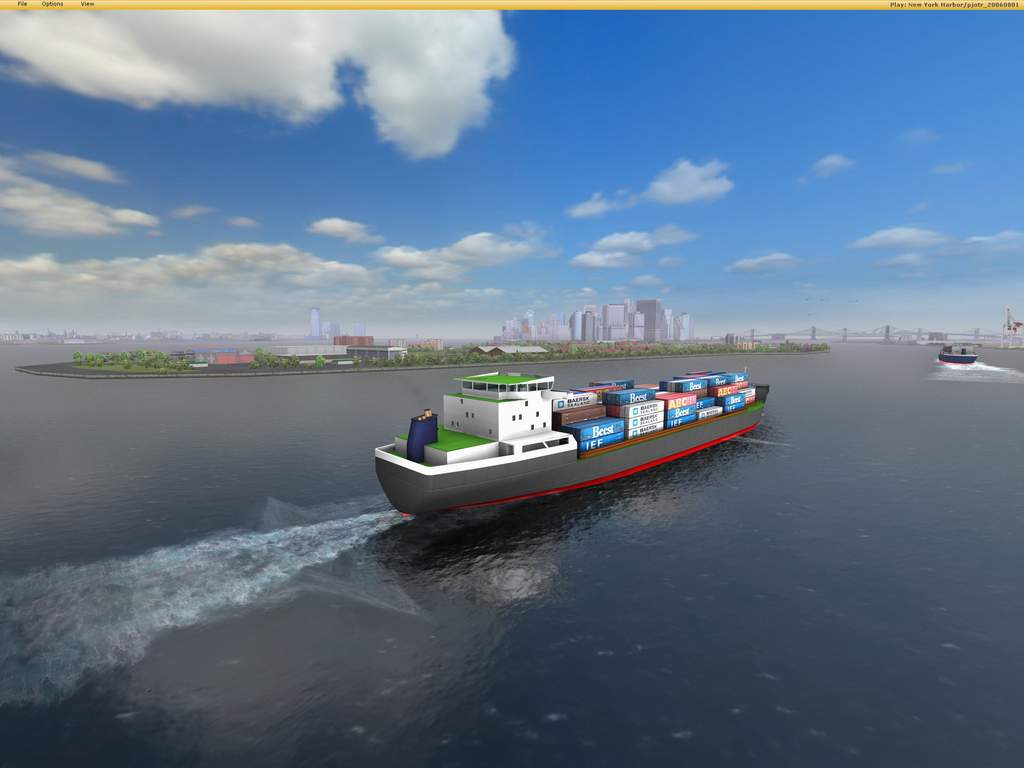Open the Options menu
Screen dimensions: 1024x768
point(52,4)
